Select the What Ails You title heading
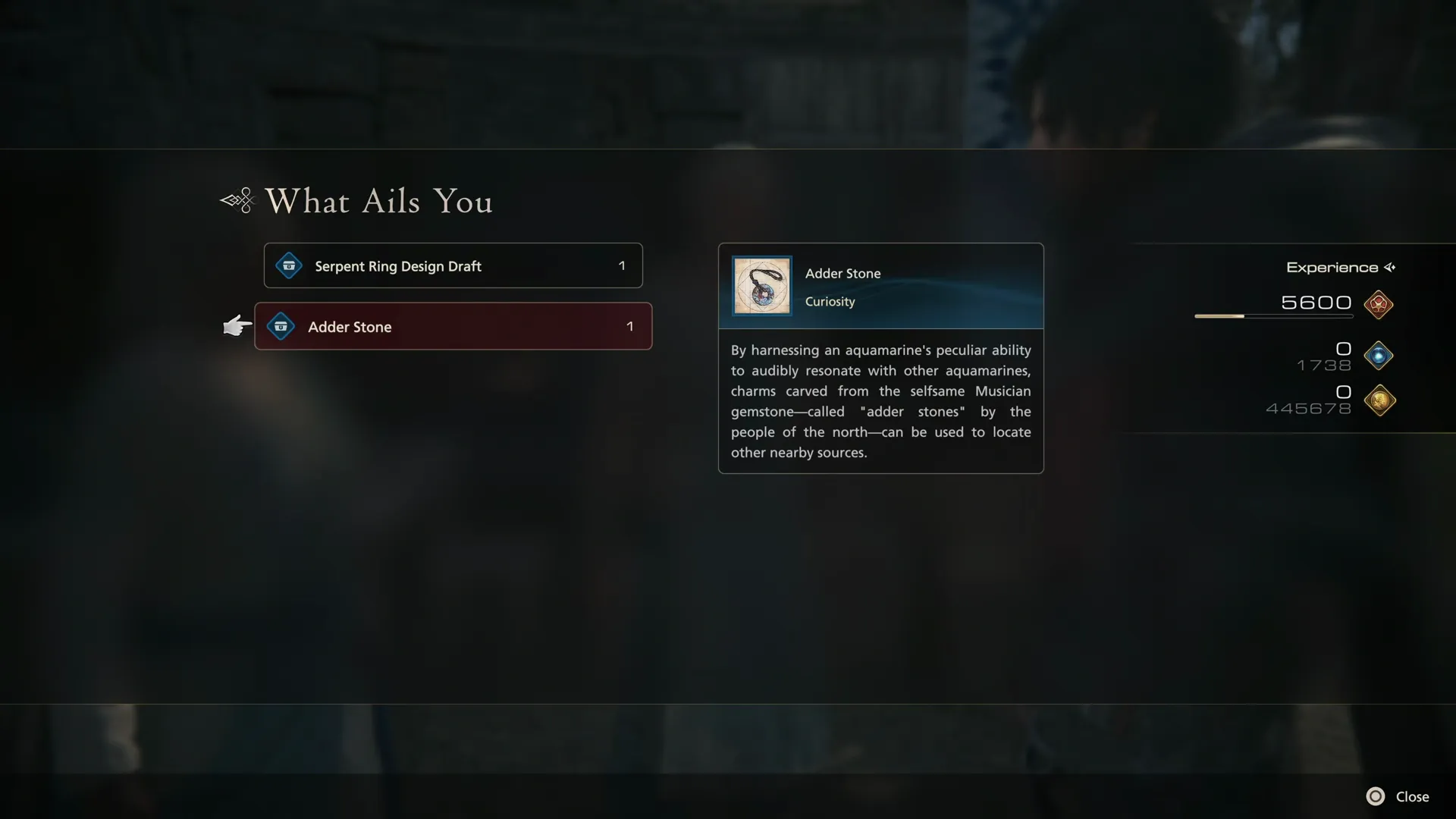 [x=378, y=201]
